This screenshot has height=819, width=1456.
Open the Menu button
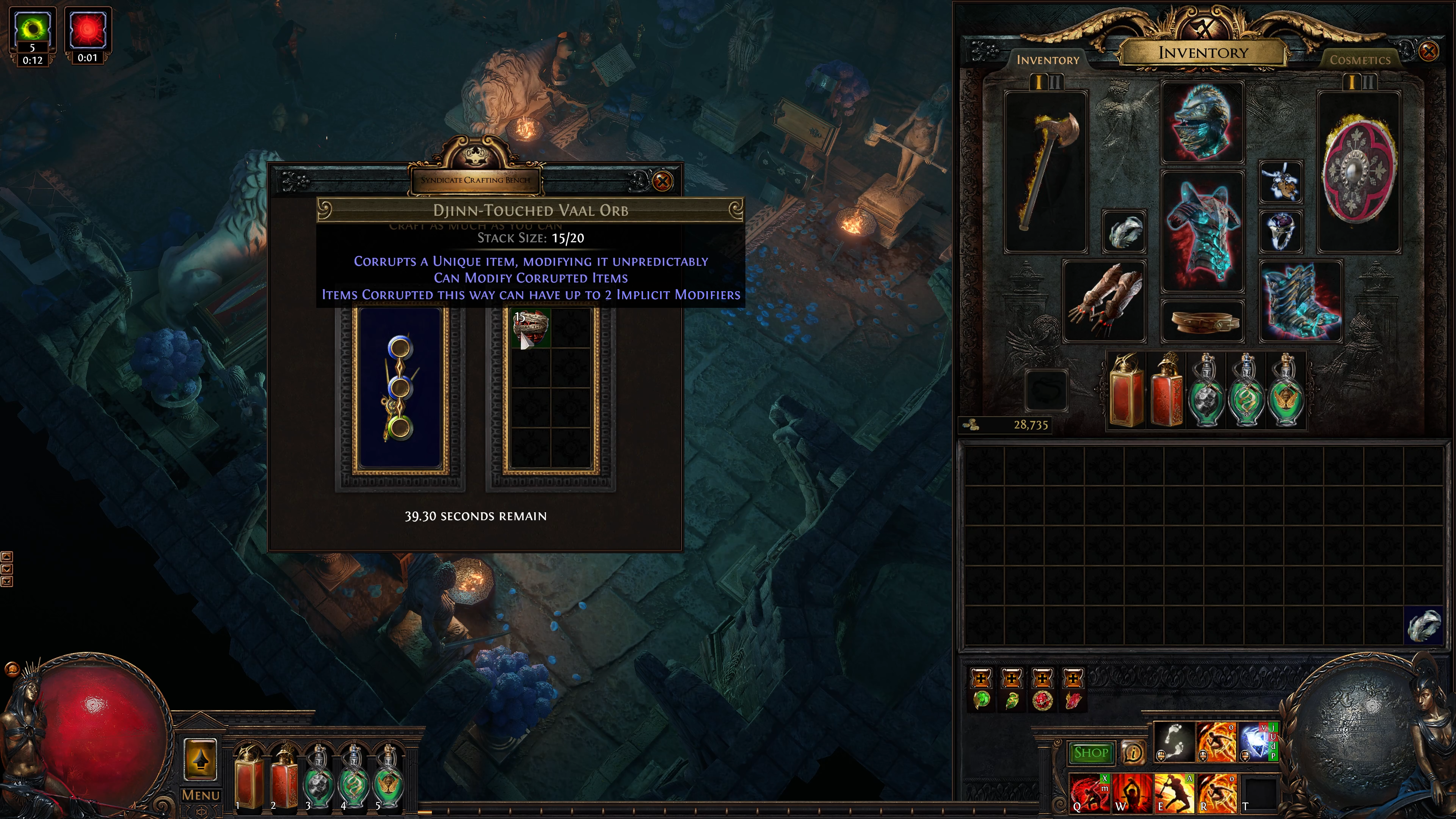point(201,795)
